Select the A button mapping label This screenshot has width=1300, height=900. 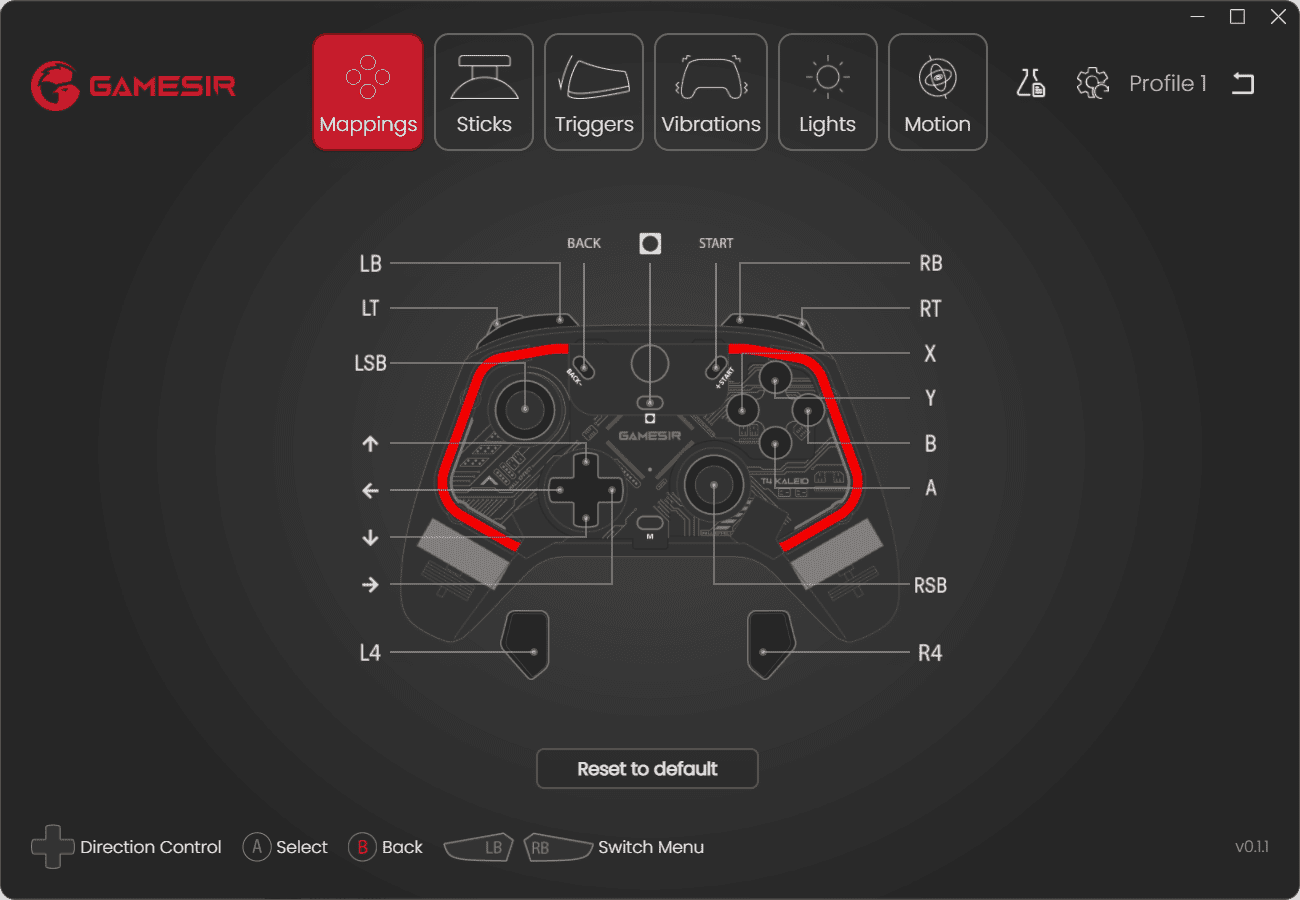click(930, 487)
